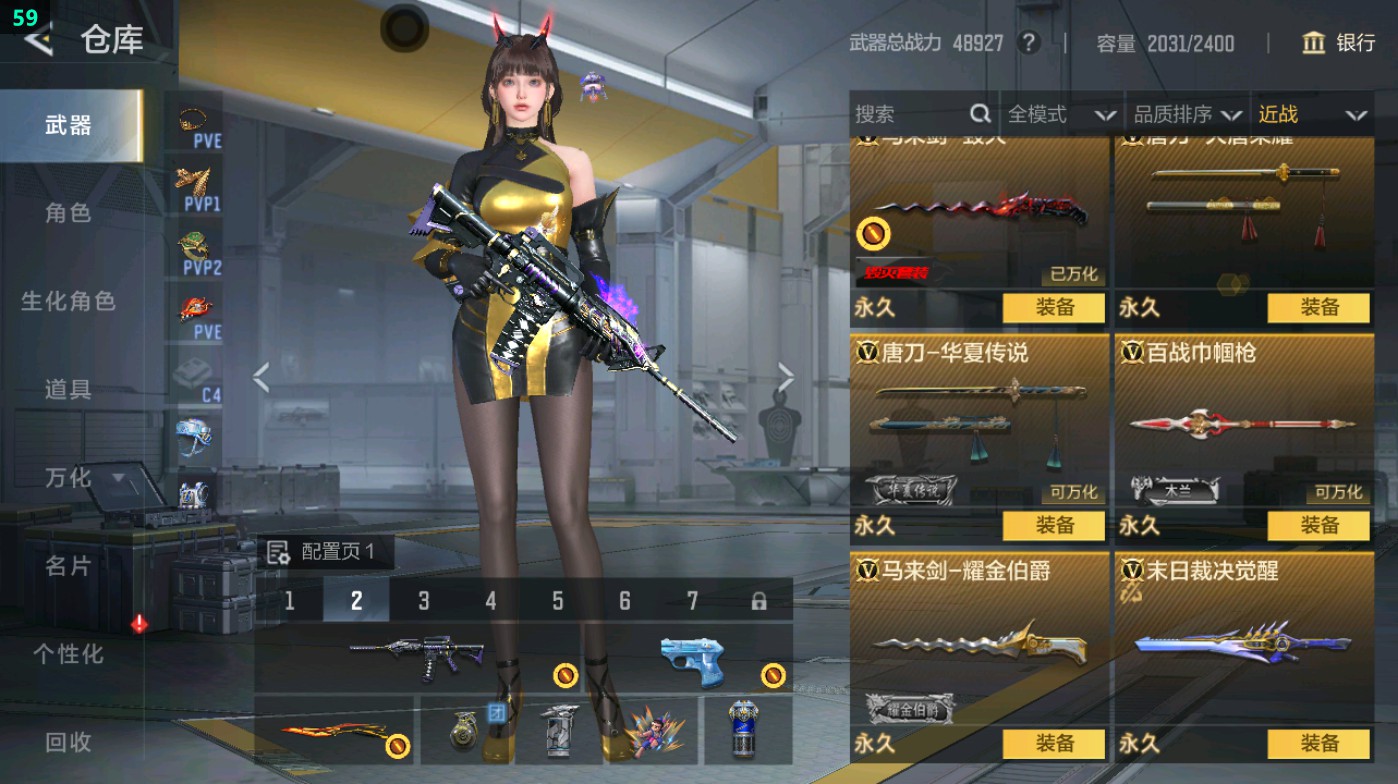1398x784 pixels.
Task: Equip 唐刀-华夏传说 via its 装备 button
Action: click(x=1056, y=525)
